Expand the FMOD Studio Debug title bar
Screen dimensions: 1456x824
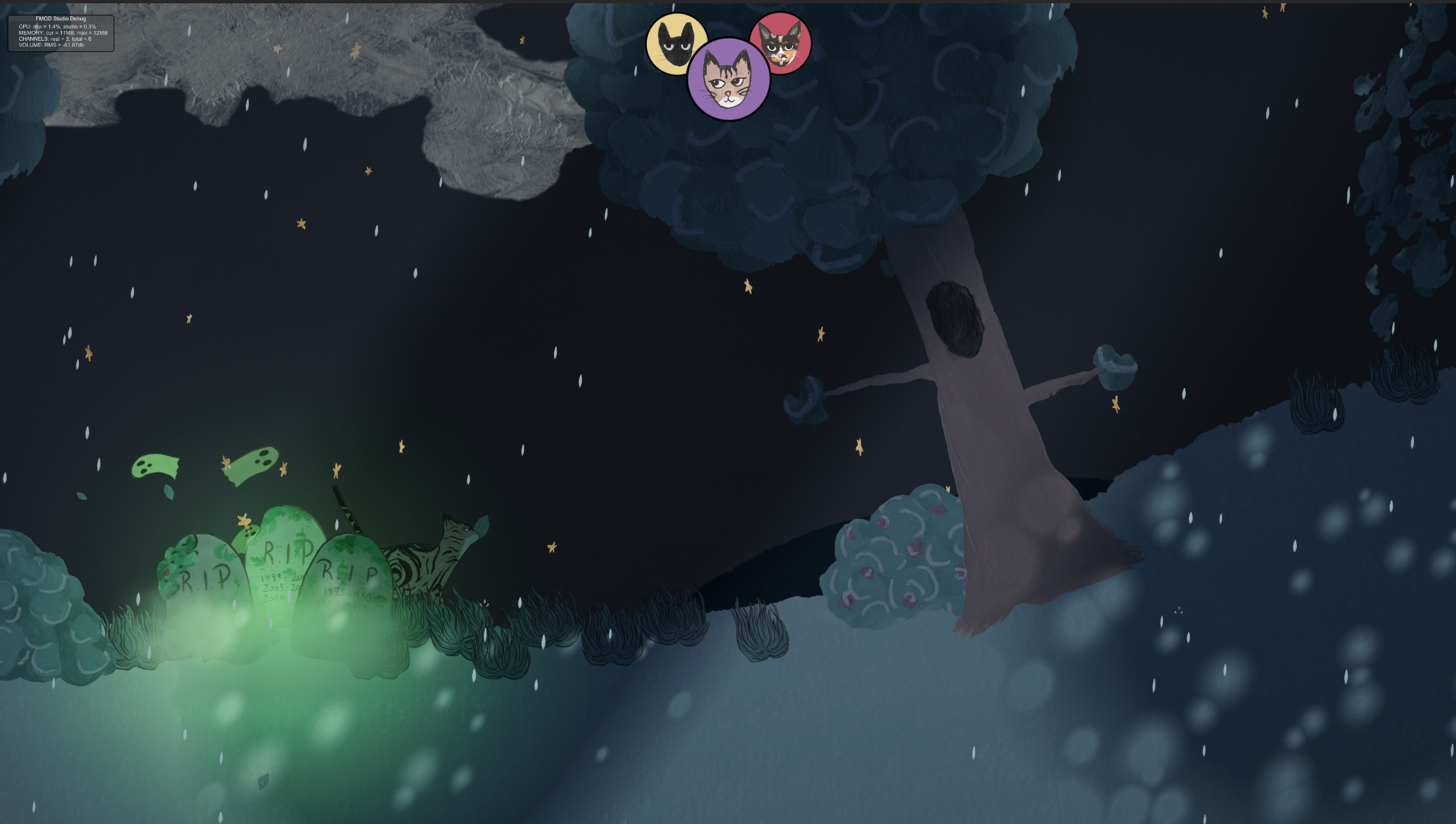point(61,19)
